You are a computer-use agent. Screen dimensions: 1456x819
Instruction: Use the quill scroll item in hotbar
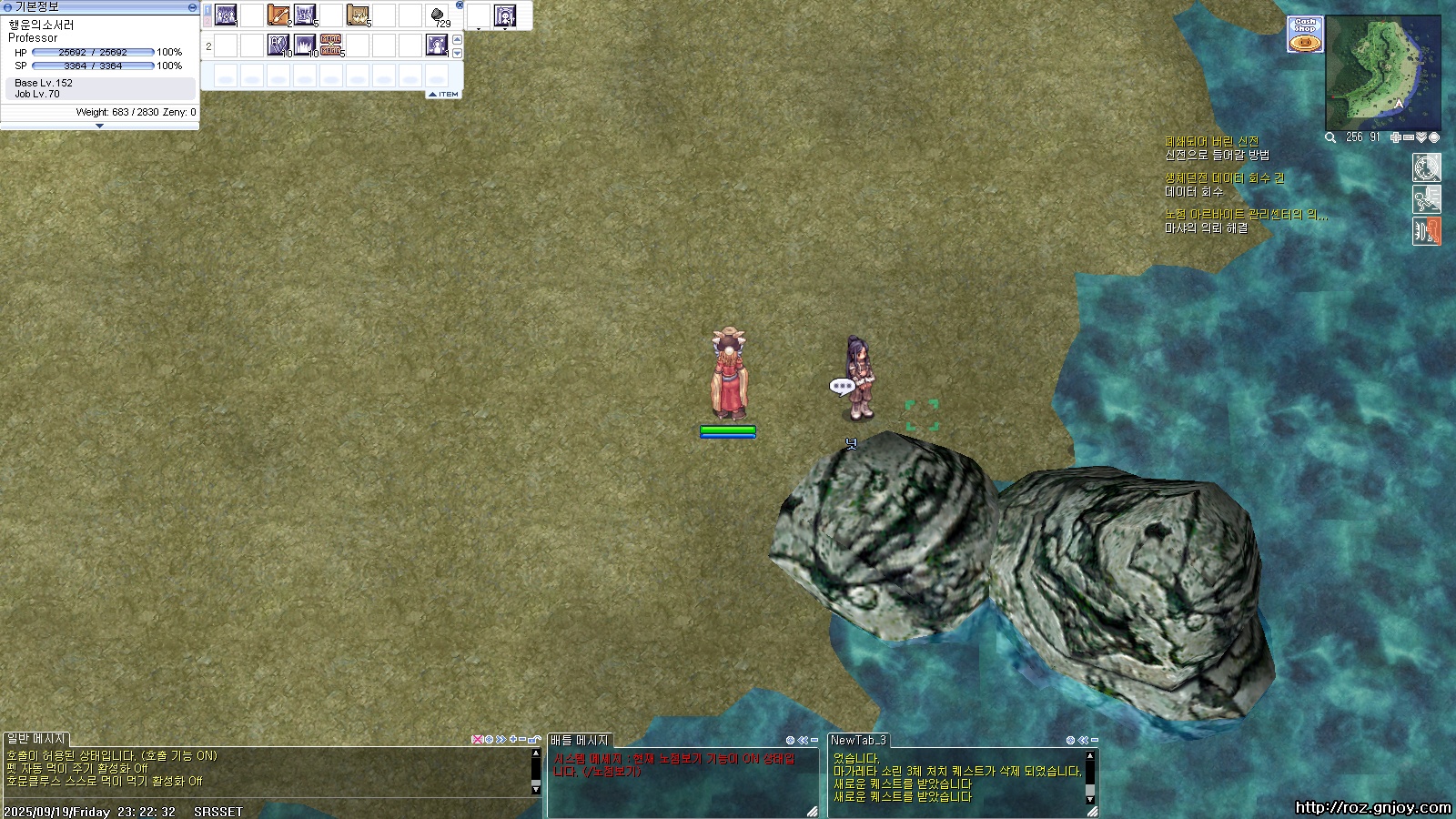[278, 15]
